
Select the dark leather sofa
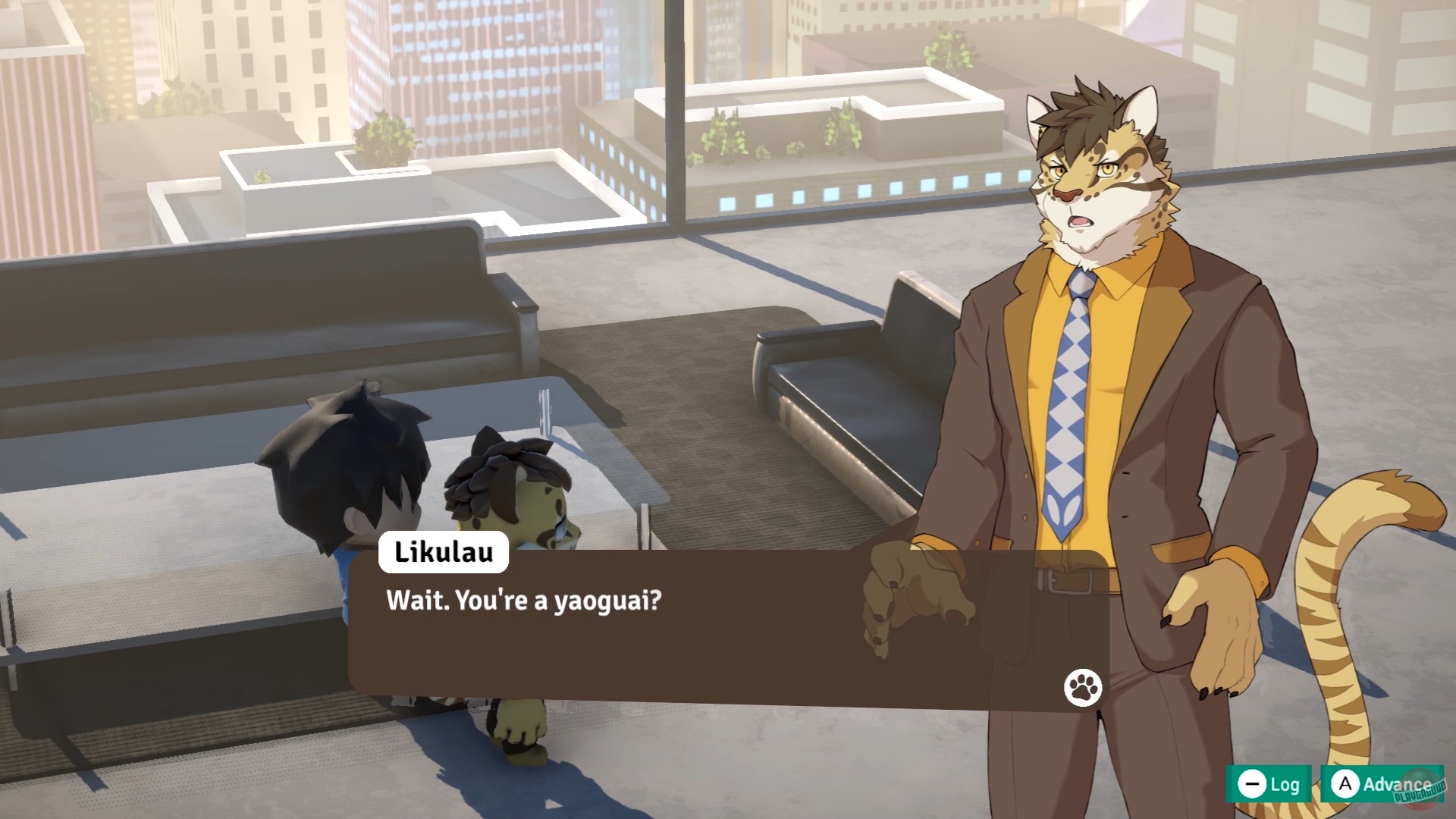(x=857, y=409)
